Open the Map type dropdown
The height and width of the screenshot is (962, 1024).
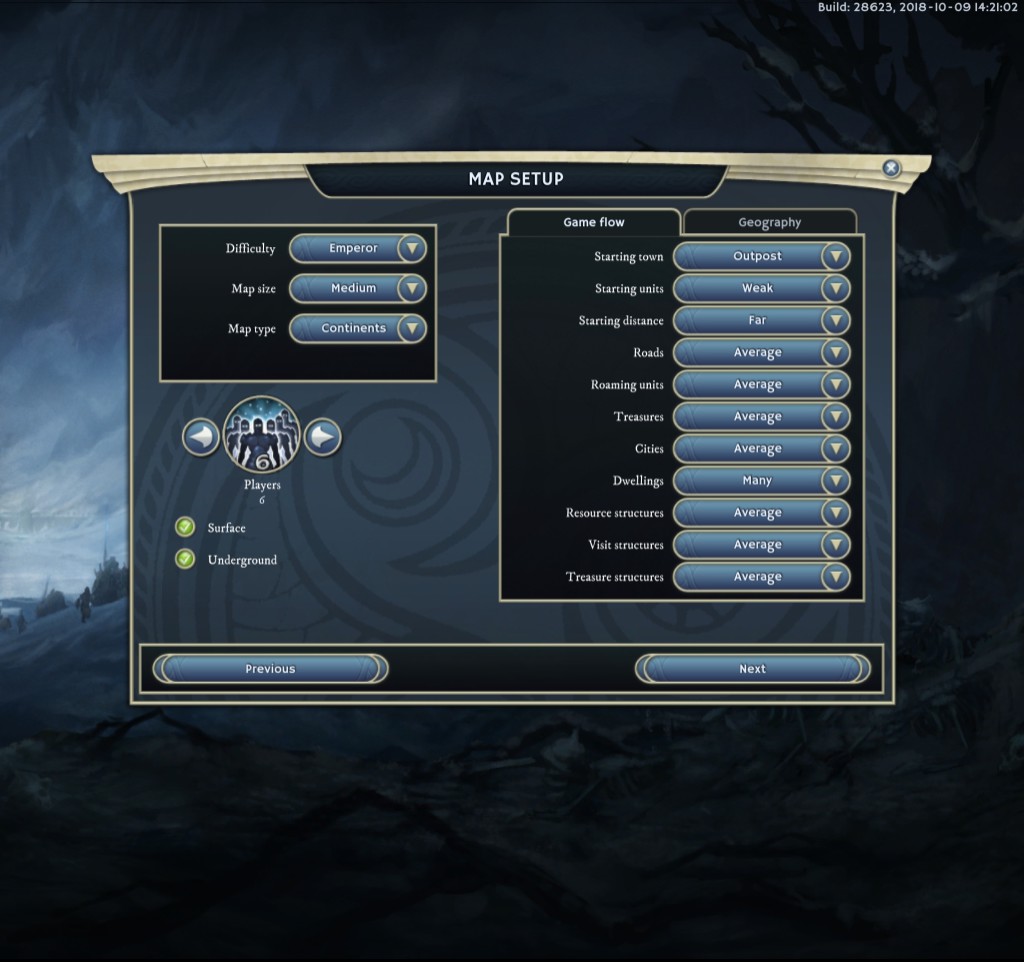(358, 329)
